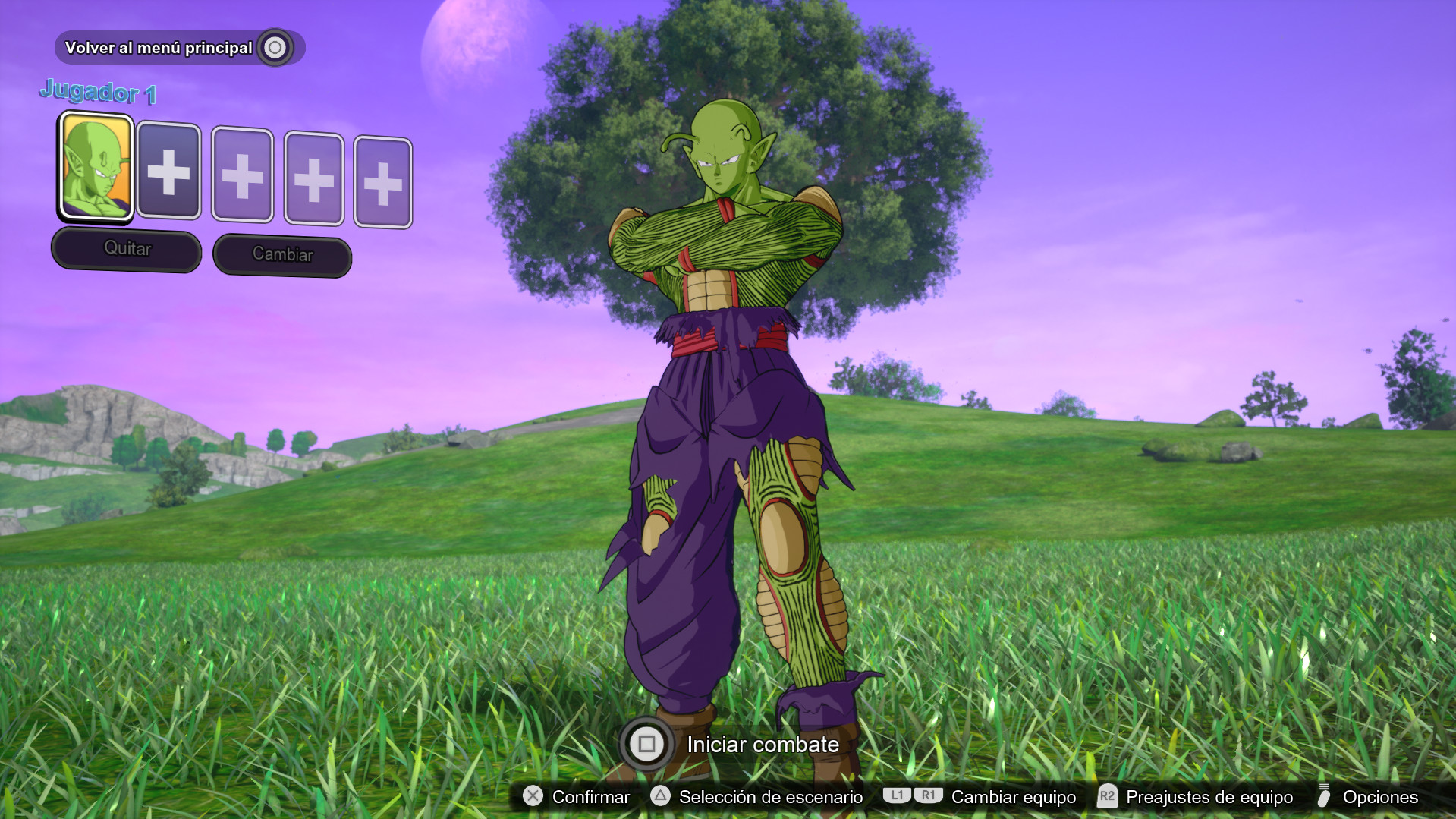Click the second empty plus slot
Image resolution: width=1456 pixels, height=819 pixels.
point(243,176)
